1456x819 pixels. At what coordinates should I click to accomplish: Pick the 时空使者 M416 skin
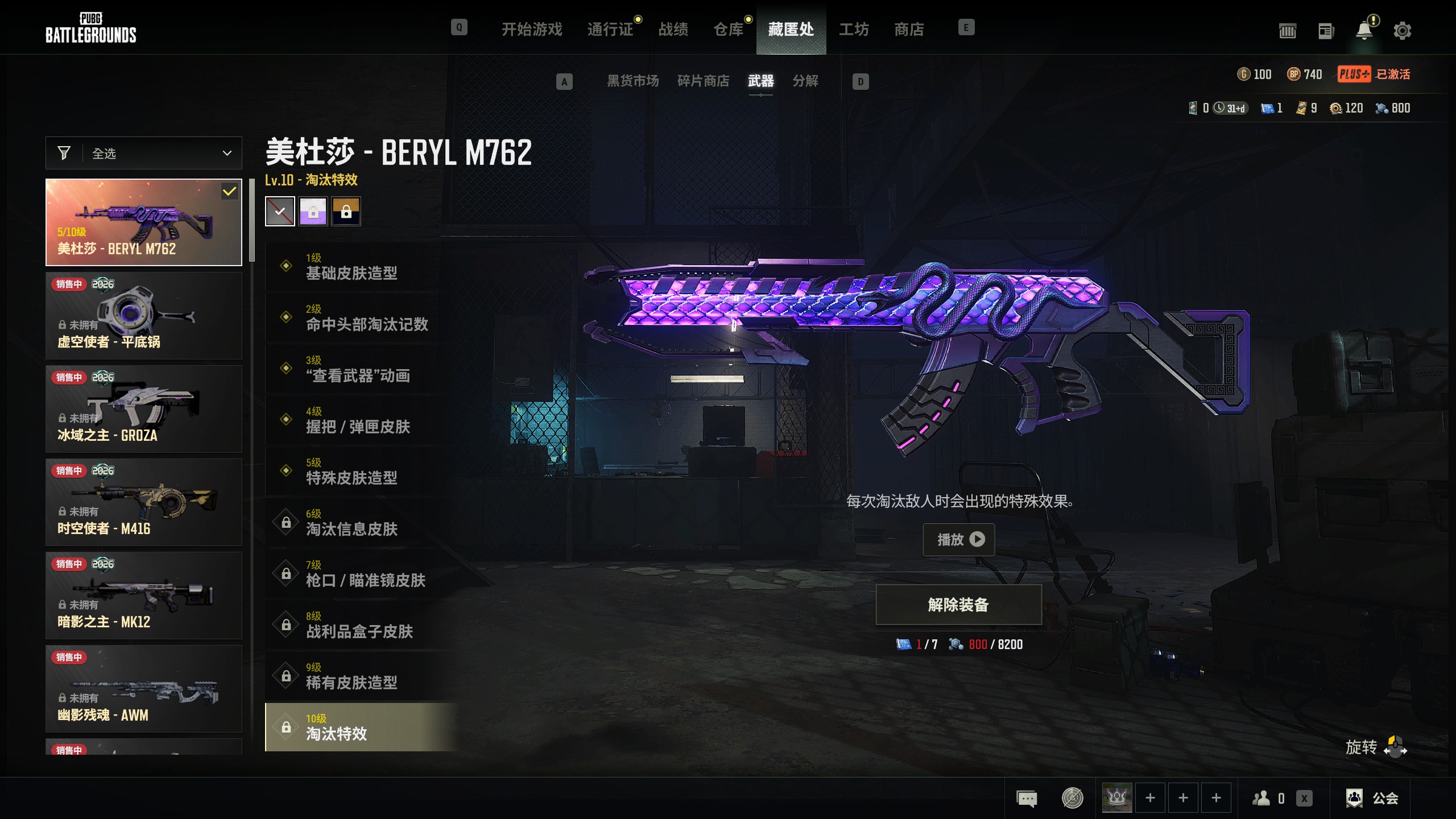coord(144,502)
